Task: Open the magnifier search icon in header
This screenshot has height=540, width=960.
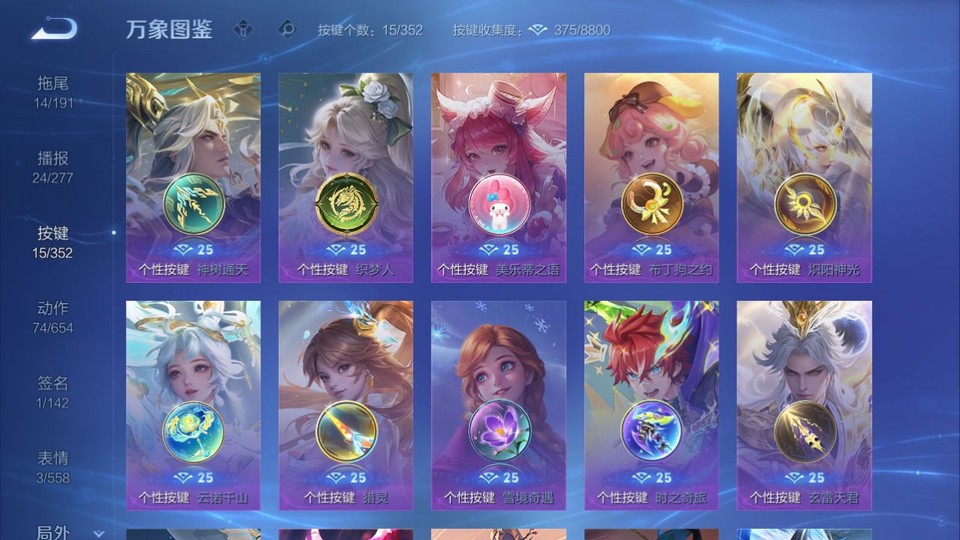Action: [x=287, y=29]
